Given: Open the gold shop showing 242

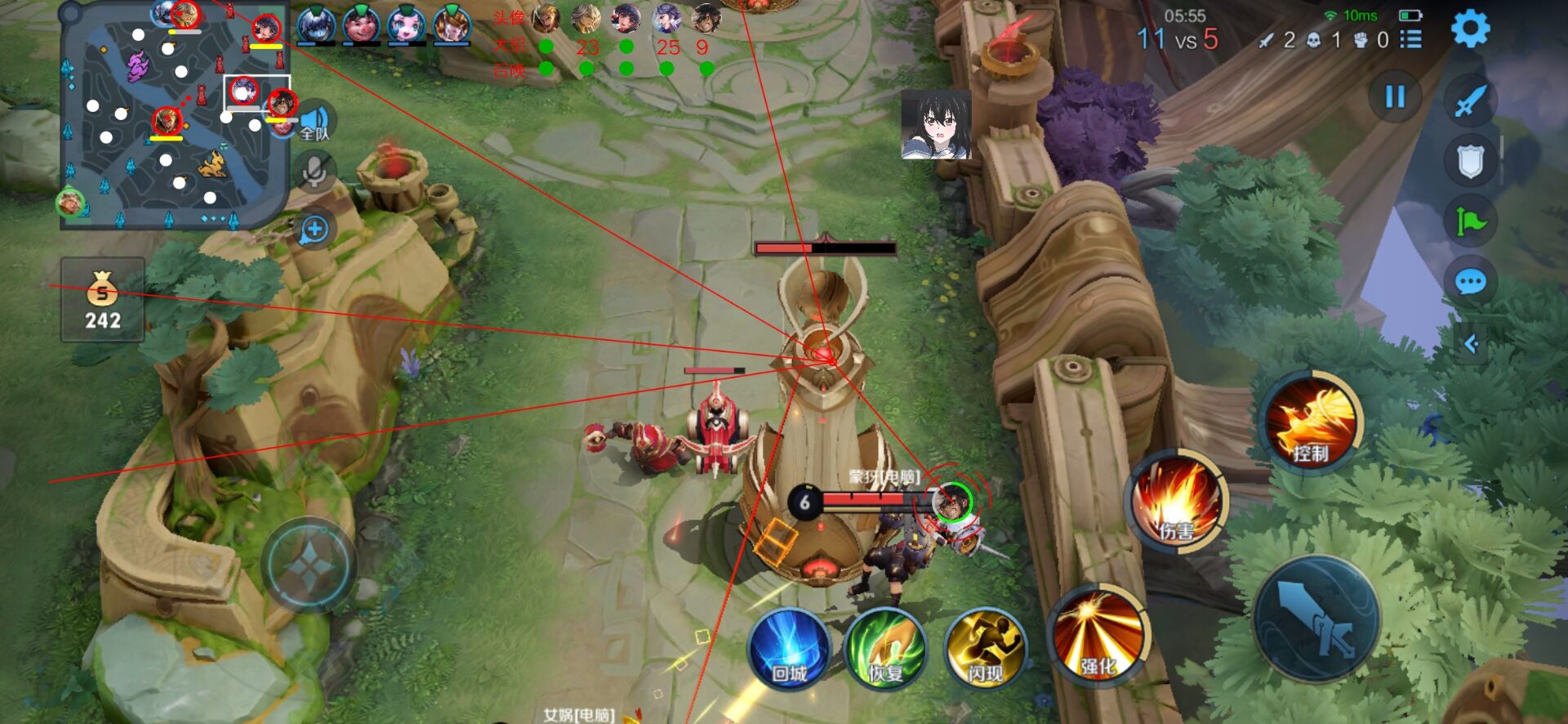Looking at the screenshot, I should pos(103,300).
